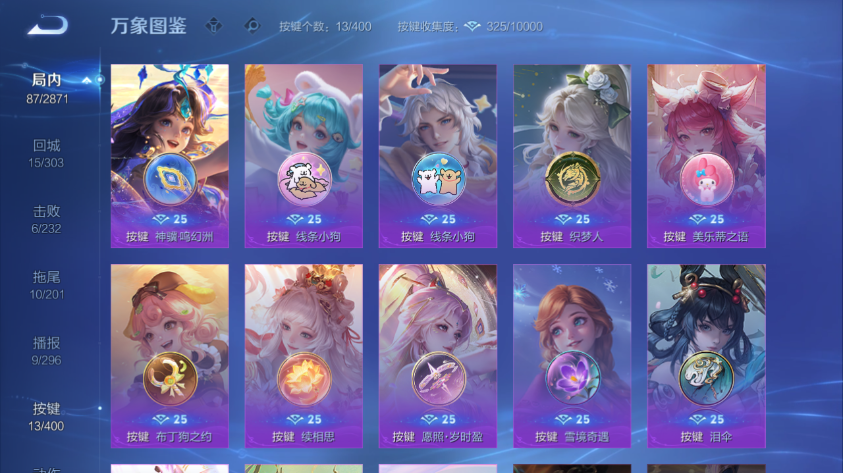This screenshot has width=843, height=473.
Task: Show the 拖尾 category
Action: pyautogui.click(x=47, y=284)
